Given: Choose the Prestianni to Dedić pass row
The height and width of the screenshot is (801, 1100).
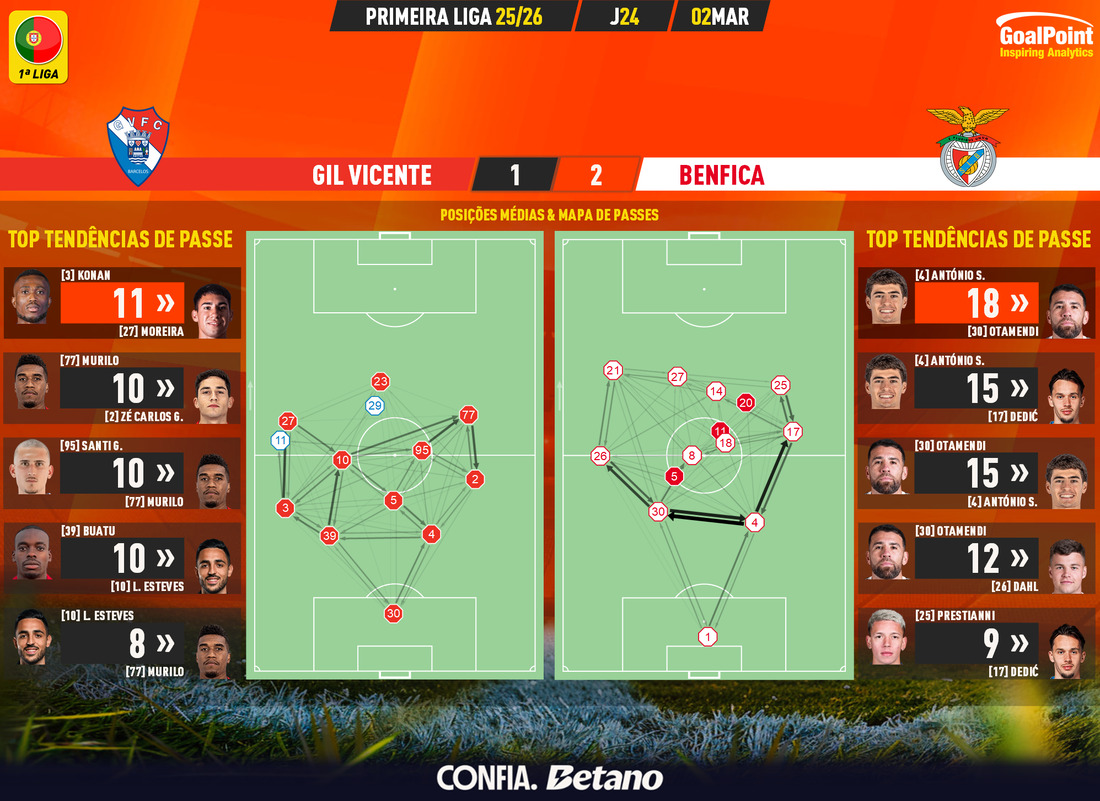Looking at the screenshot, I should coord(977,643).
